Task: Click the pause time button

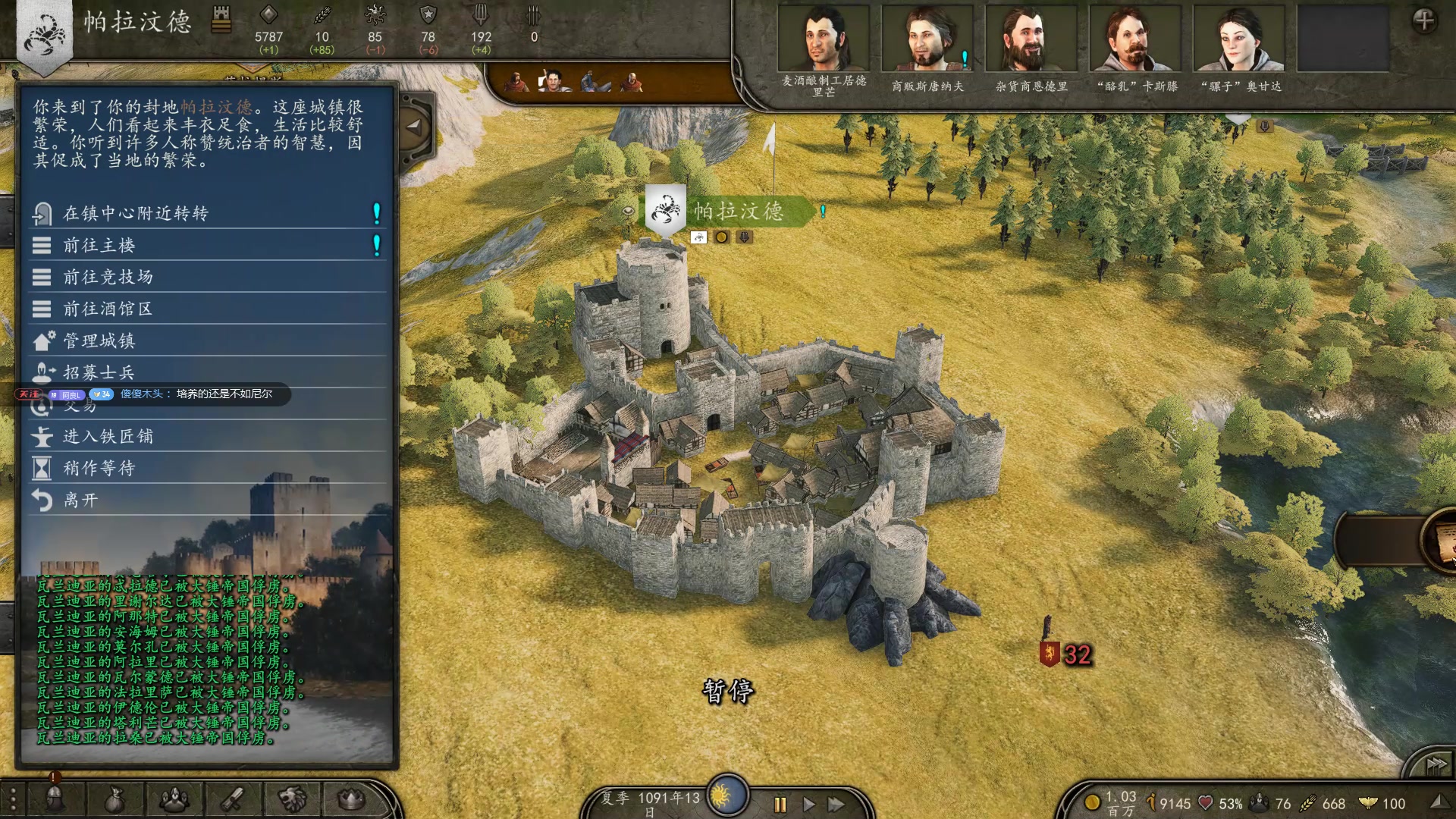Action: click(x=780, y=804)
